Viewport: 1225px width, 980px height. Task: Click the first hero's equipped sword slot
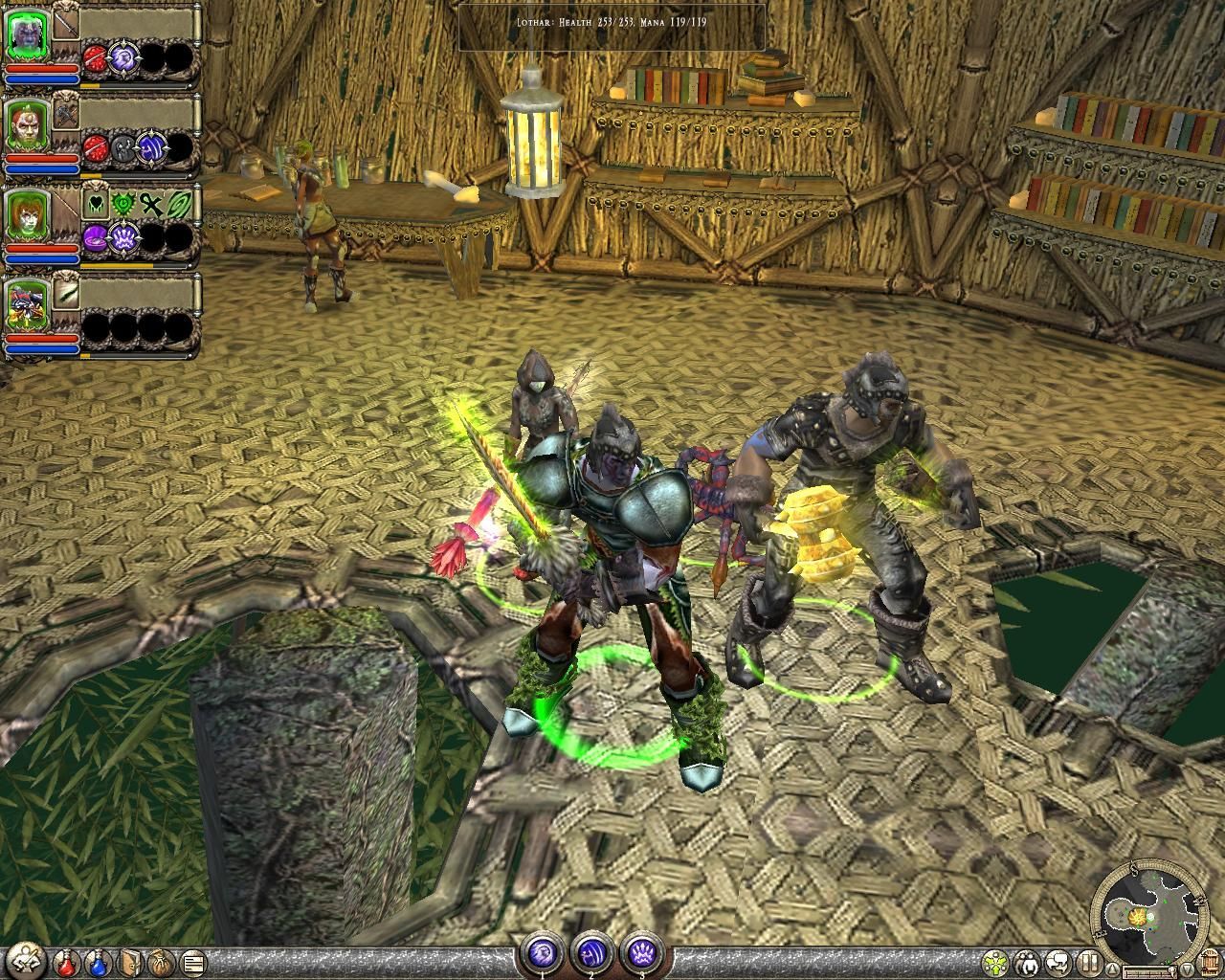coord(66,21)
